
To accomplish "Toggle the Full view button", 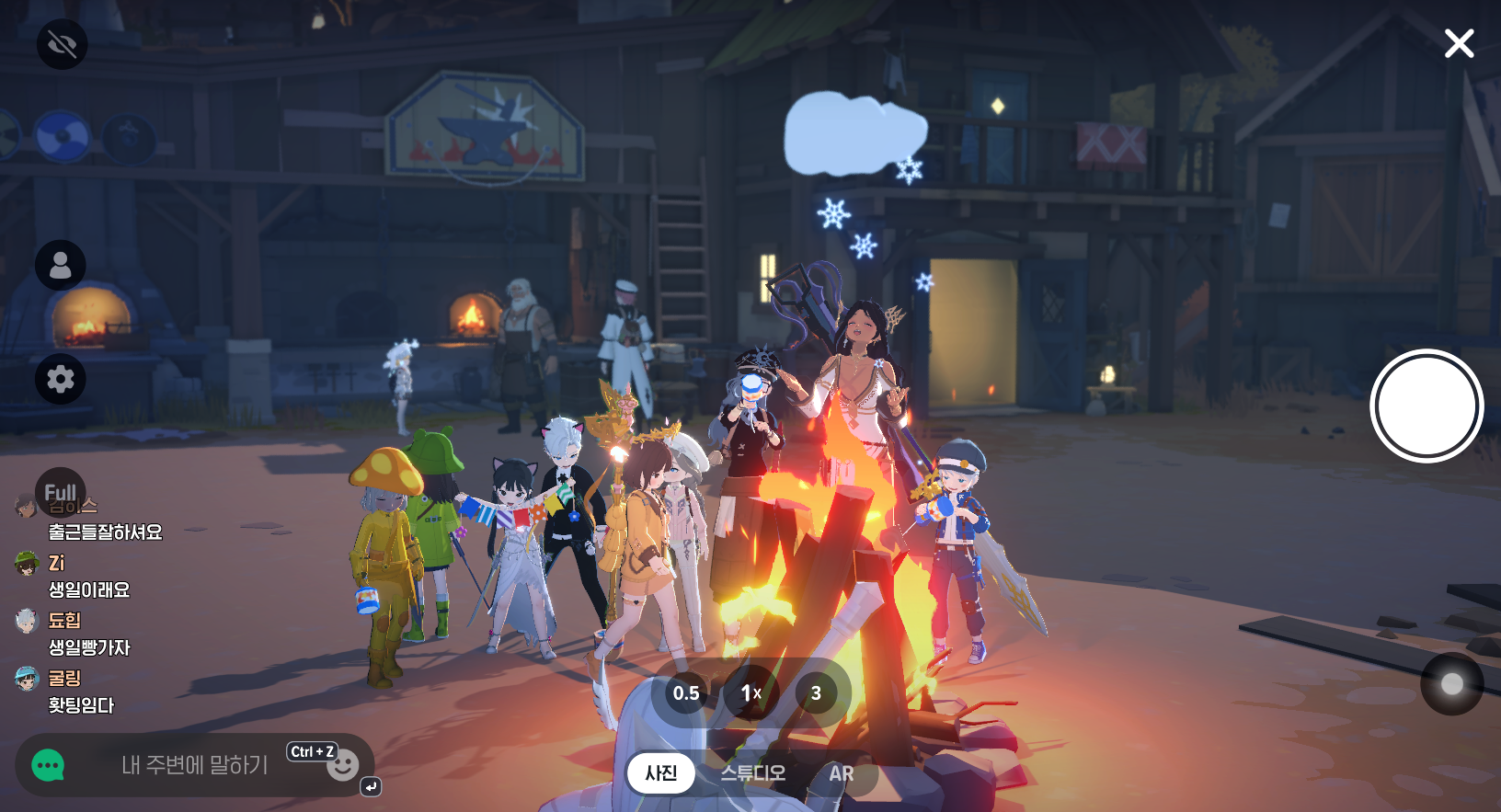I will [61, 492].
